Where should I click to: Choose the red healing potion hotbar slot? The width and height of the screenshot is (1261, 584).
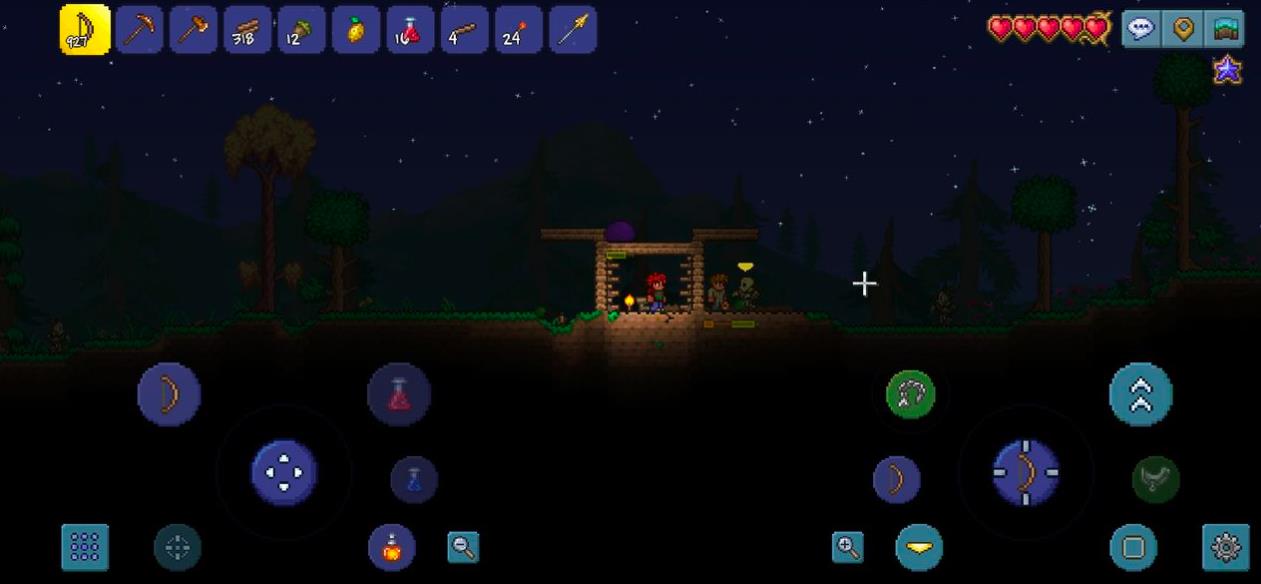pos(410,30)
